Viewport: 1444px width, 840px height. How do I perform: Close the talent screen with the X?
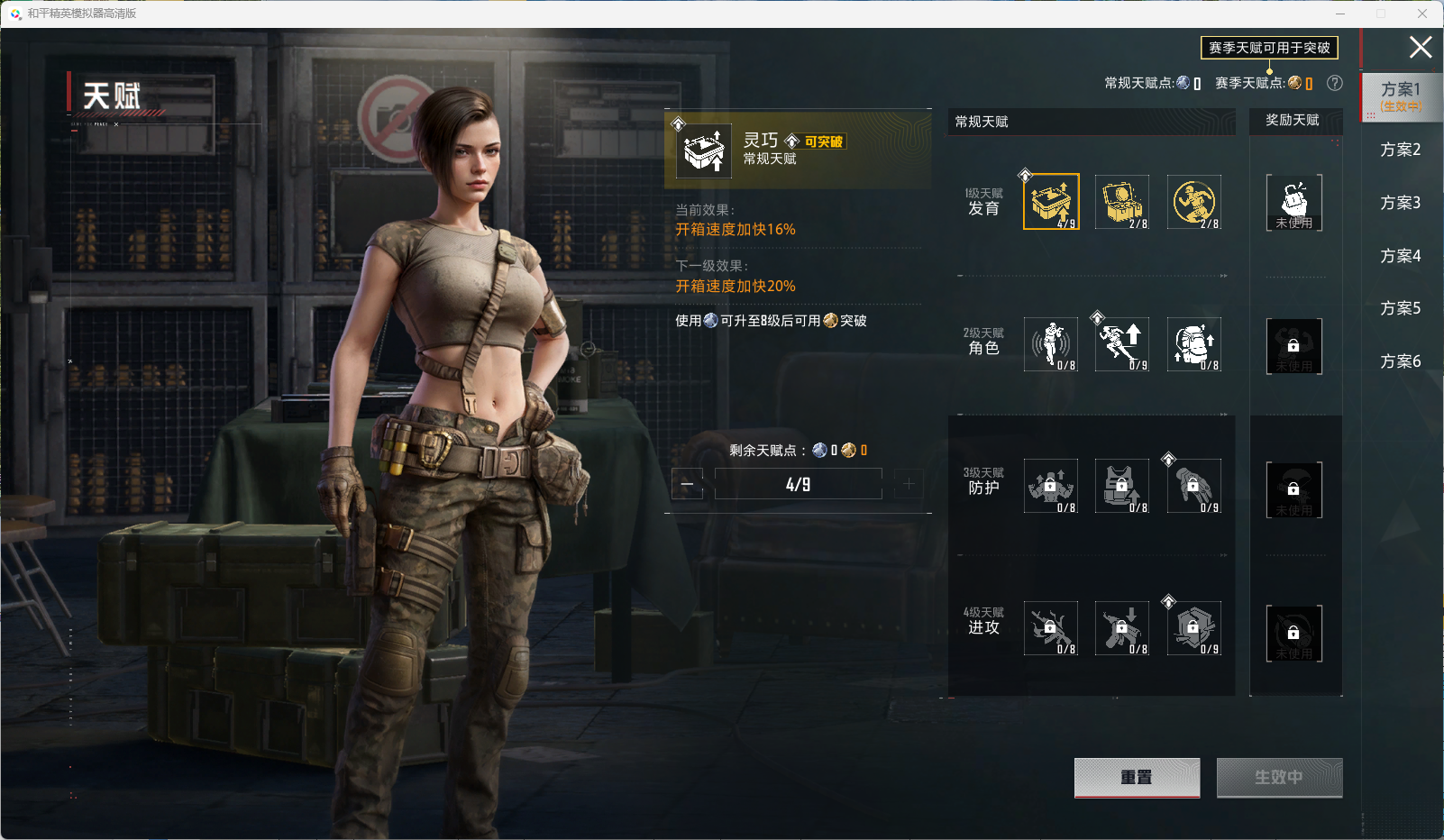[x=1421, y=47]
